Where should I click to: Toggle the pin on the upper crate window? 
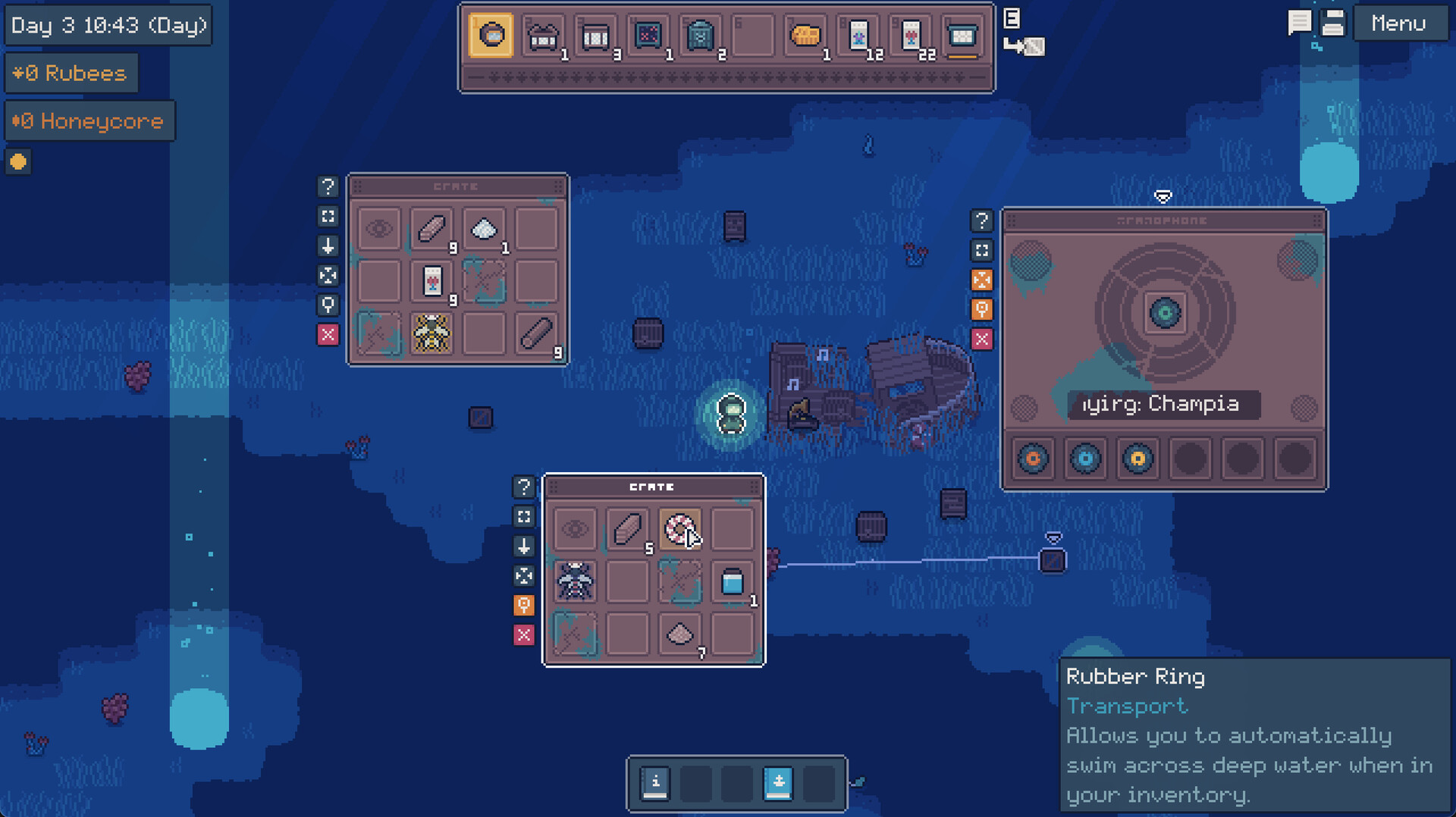point(328,305)
